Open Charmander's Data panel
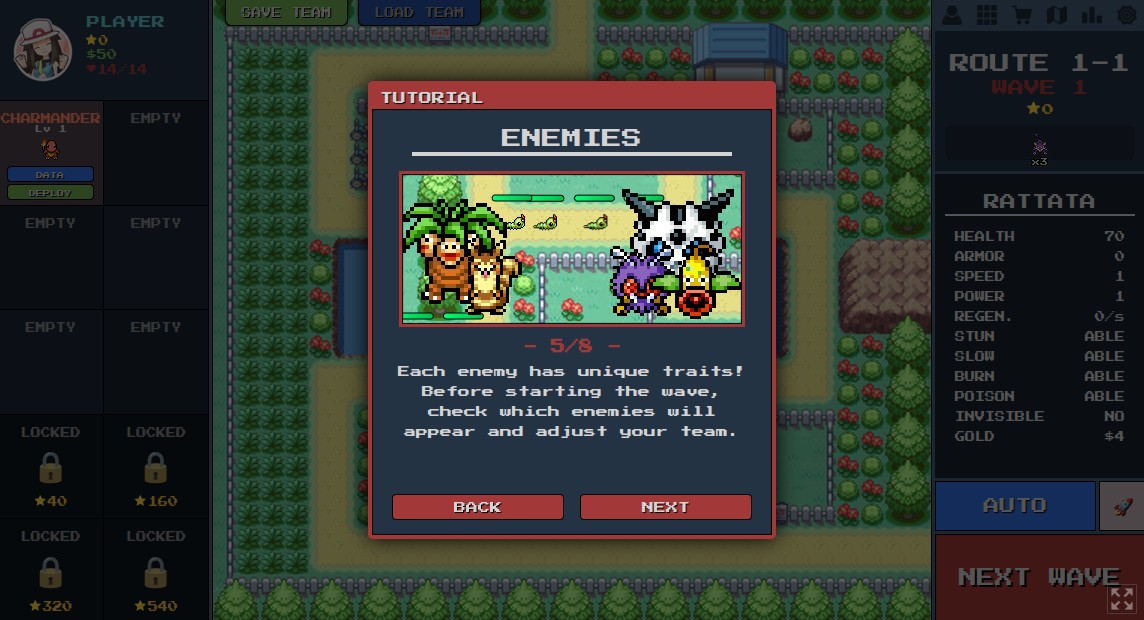1144x620 pixels. [x=50, y=174]
